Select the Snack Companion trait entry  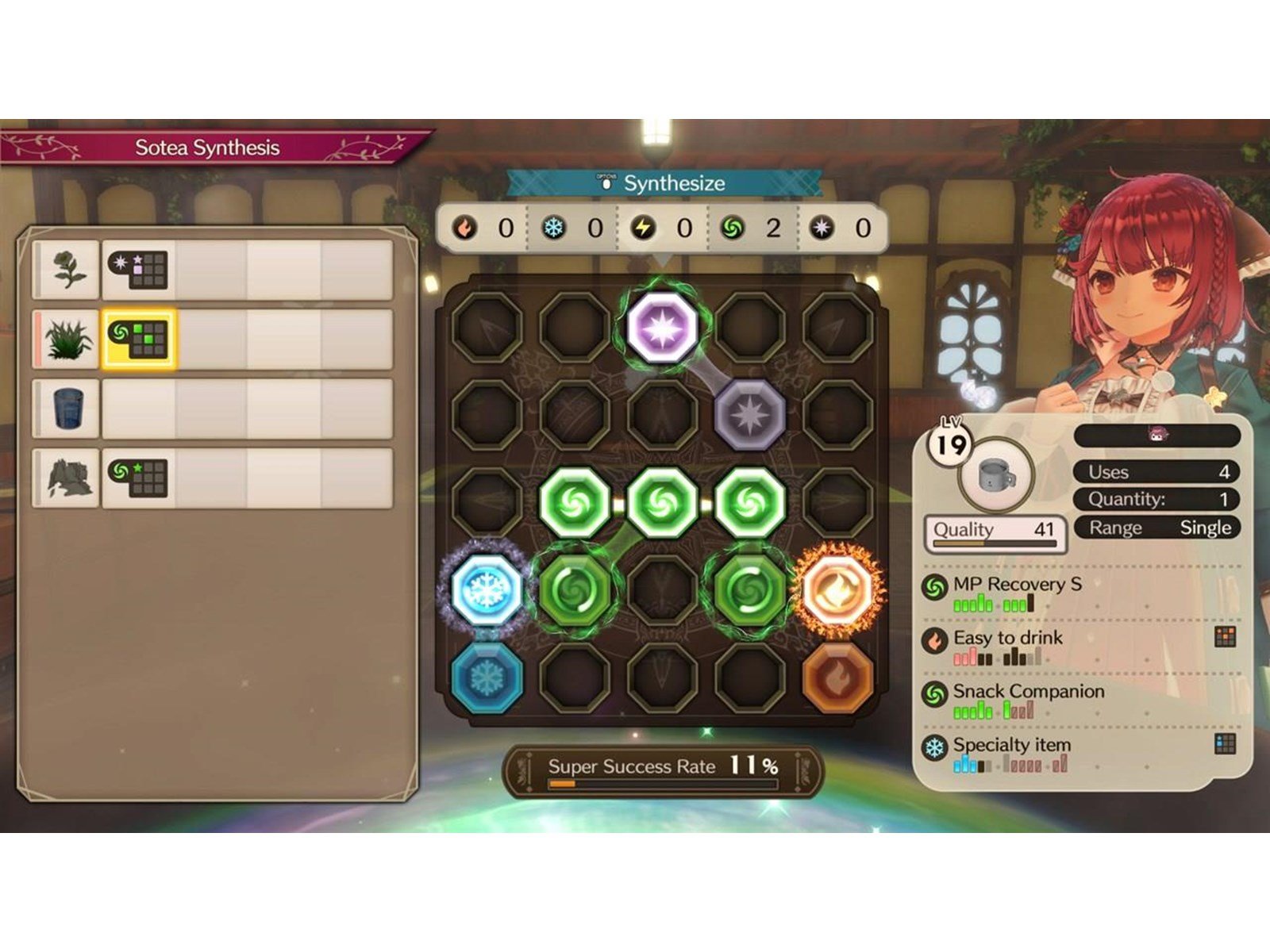coord(1029,691)
